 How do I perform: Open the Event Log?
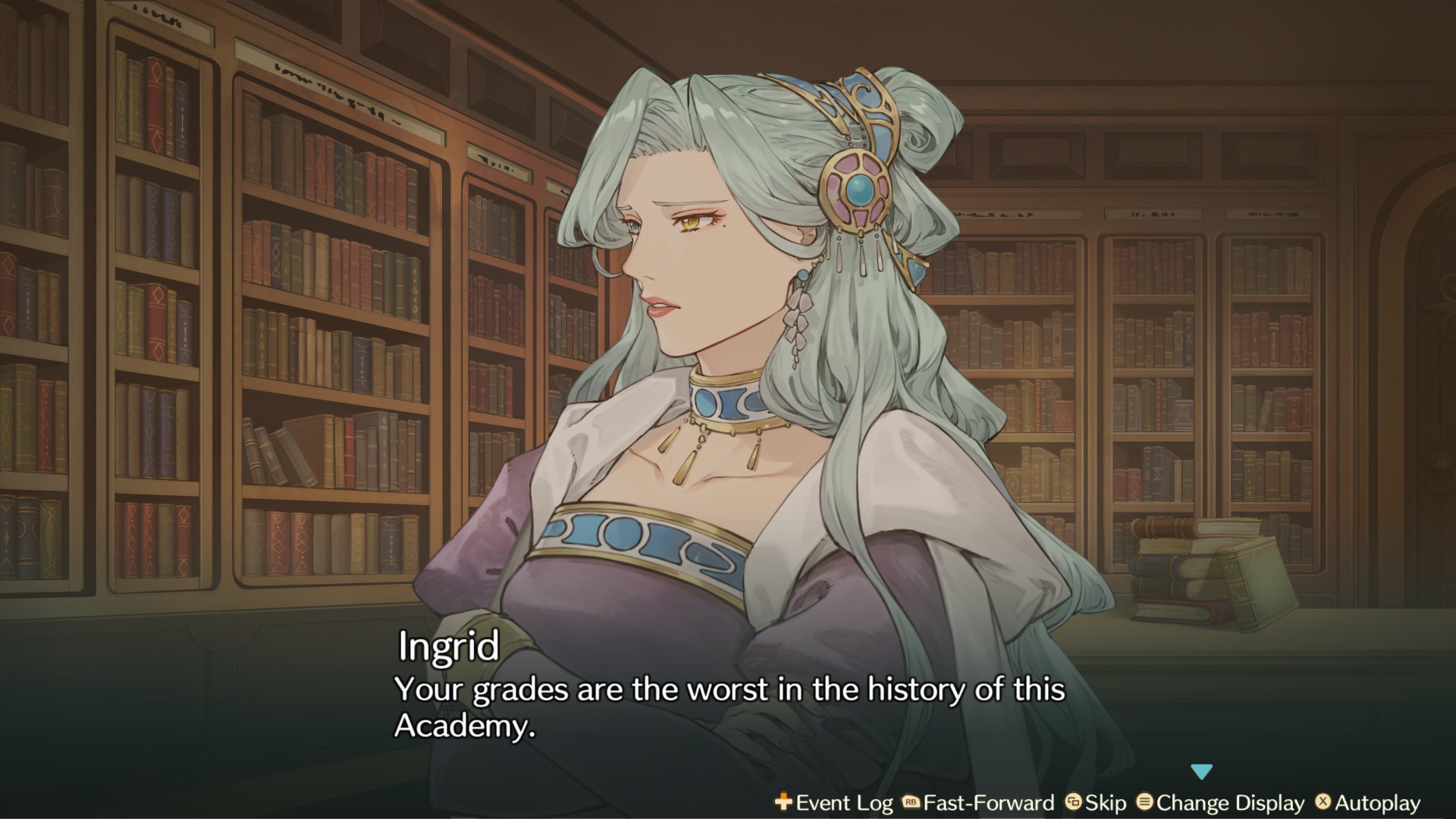pos(834,803)
